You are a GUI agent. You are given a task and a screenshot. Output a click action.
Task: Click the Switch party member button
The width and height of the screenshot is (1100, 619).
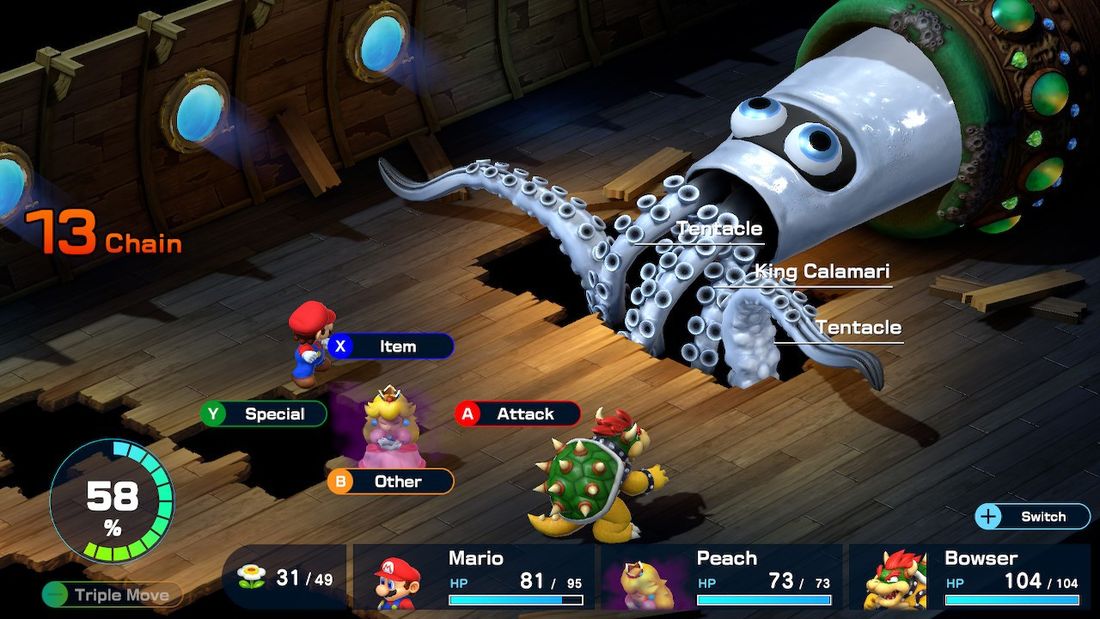point(1032,517)
